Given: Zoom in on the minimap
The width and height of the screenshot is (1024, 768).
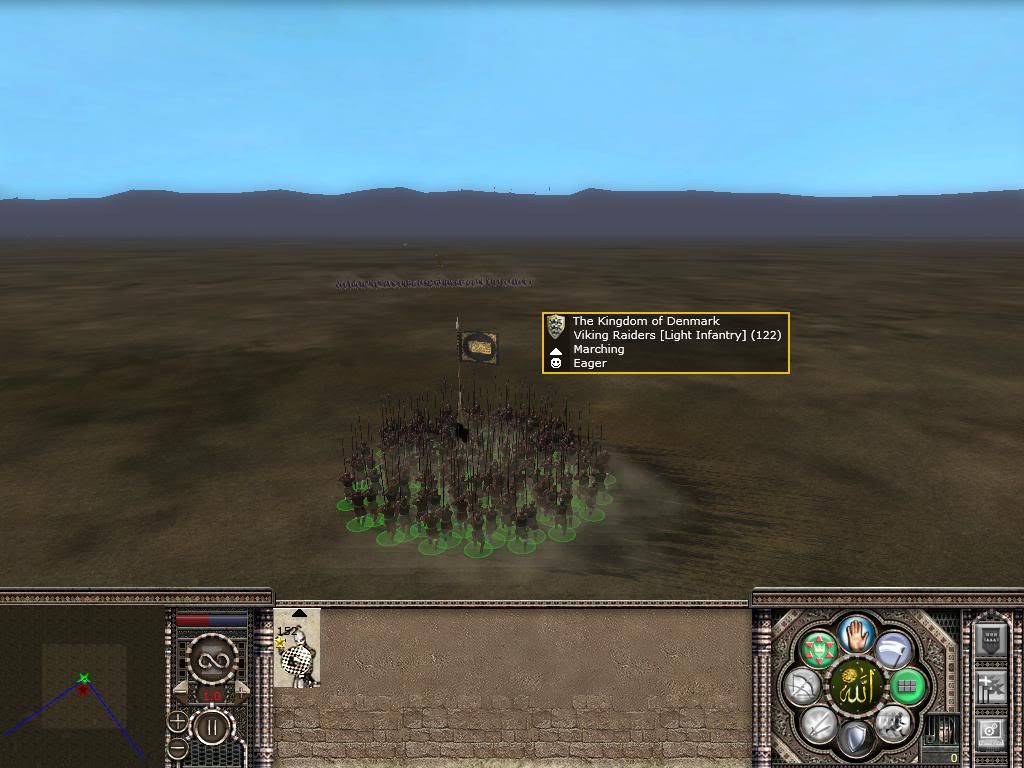Looking at the screenshot, I should [177, 721].
